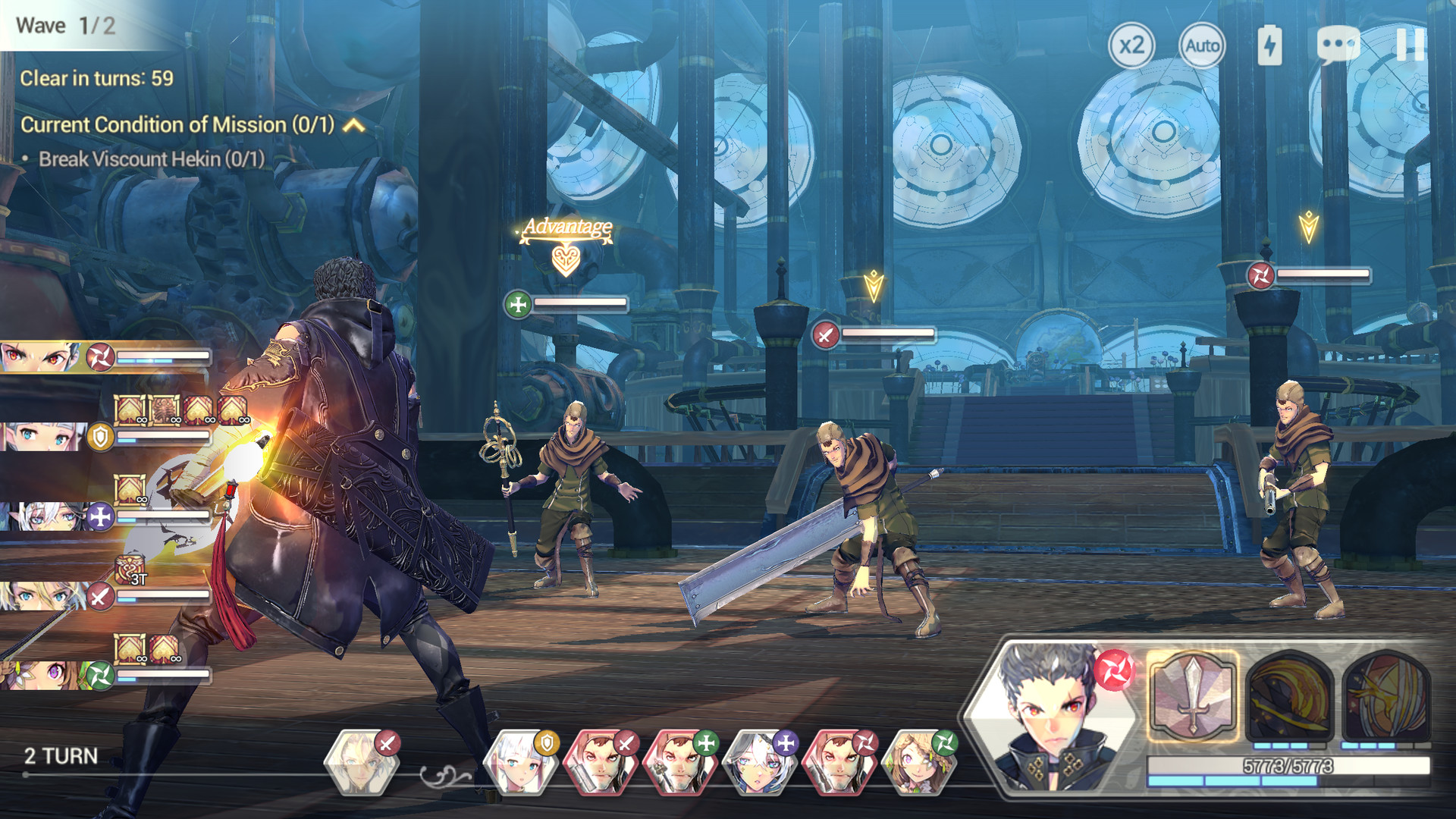Inspect the silver-haired shield unit in turn order
The height and width of the screenshot is (819, 1456).
click(x=520, y=762)
